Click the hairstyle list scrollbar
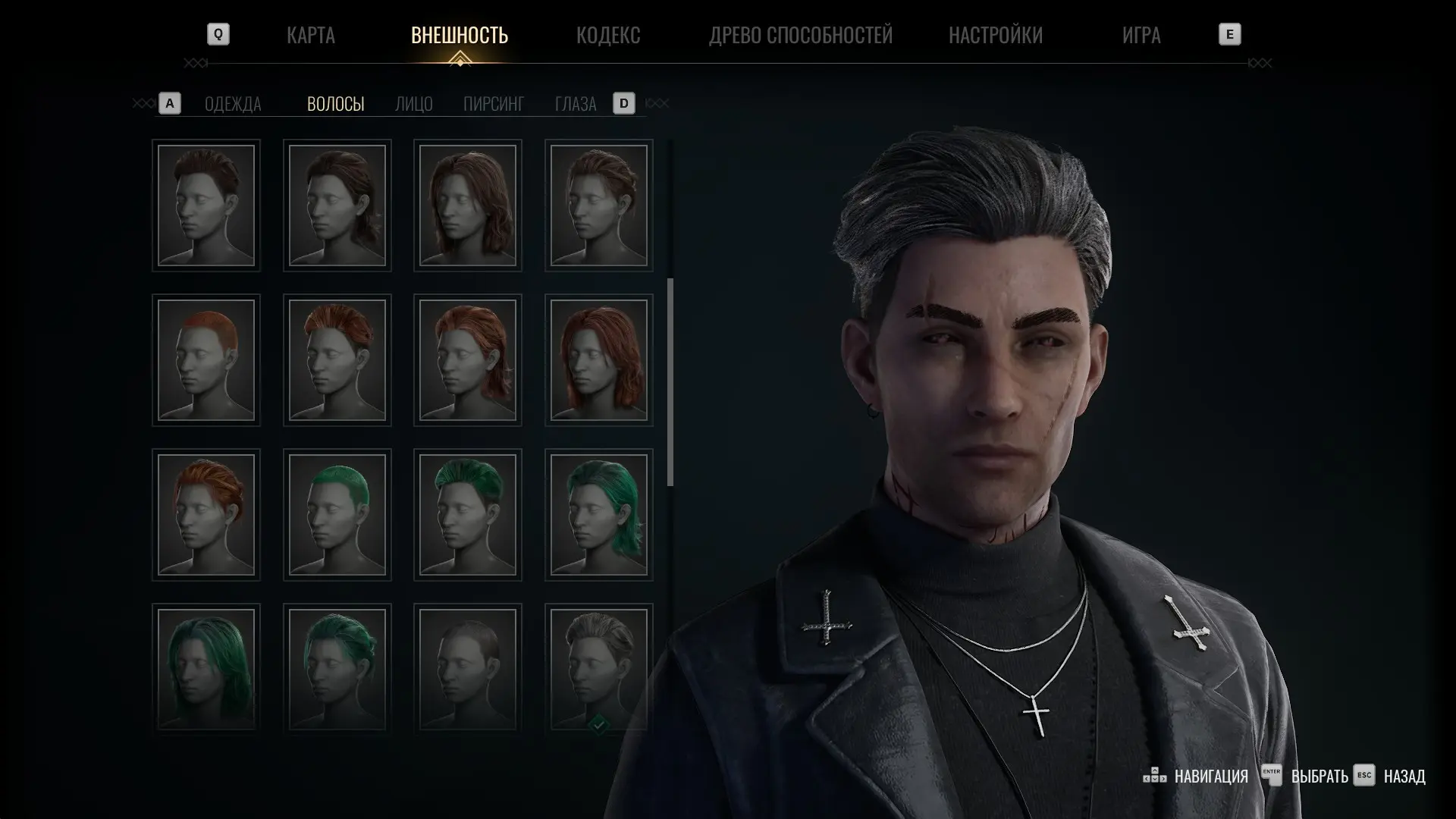This screenshot has width=1456, height=819. 670,382
